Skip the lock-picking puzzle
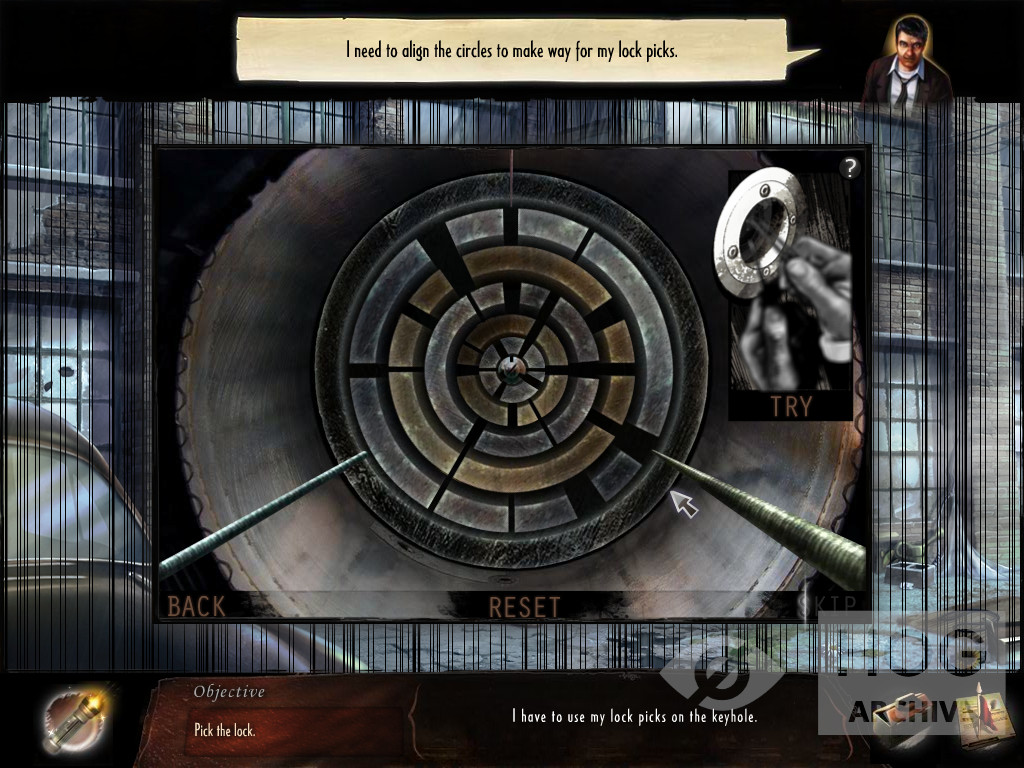1024x768 pixels. click(x=830, y=602)
